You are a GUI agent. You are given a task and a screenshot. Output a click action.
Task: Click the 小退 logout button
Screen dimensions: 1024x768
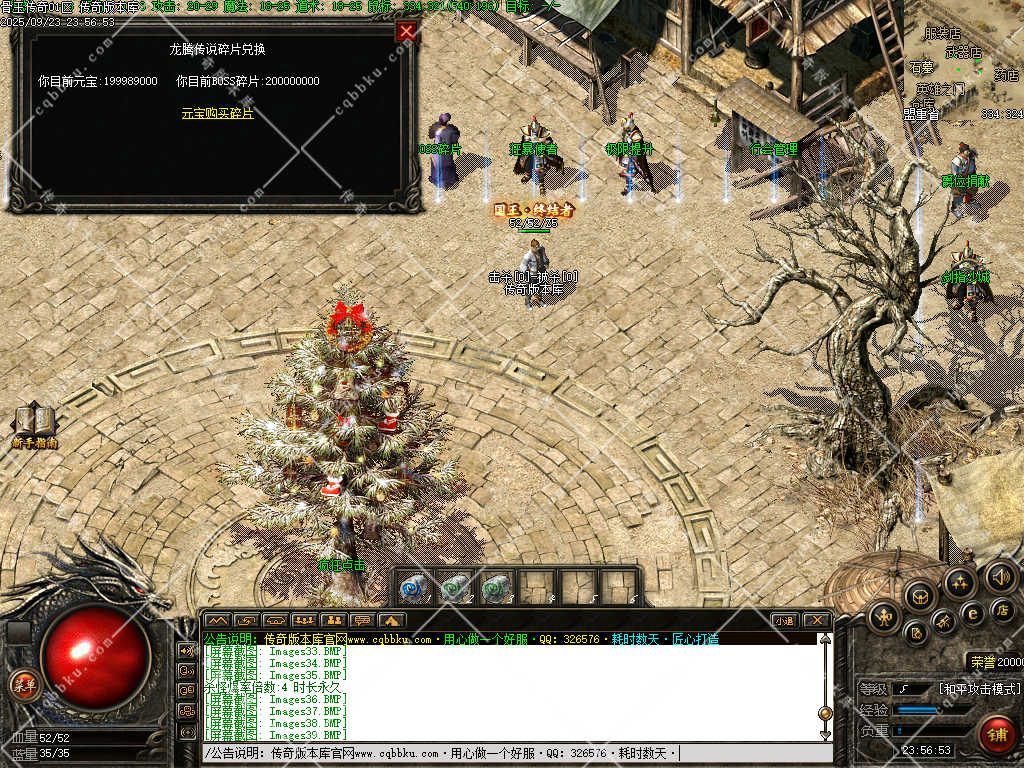tap(785, 620)
